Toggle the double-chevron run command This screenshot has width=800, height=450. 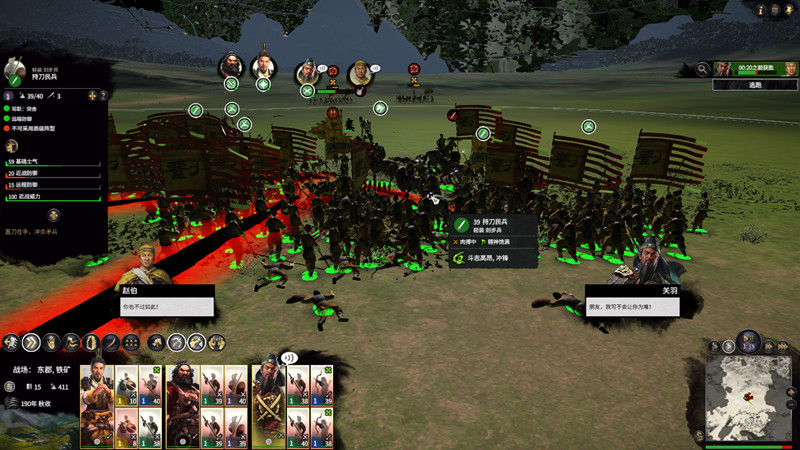[x=30, y=342]
